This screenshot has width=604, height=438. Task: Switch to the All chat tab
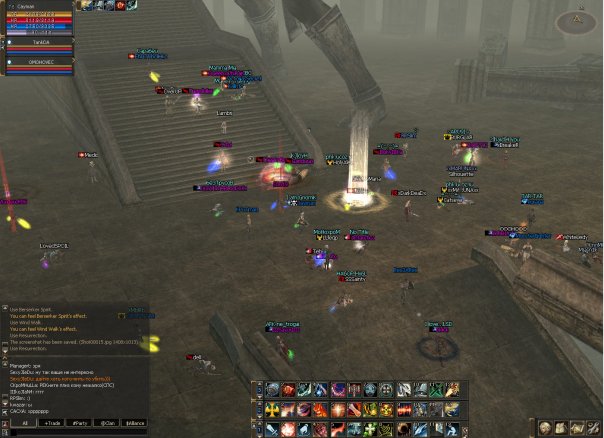coord(24,423)
